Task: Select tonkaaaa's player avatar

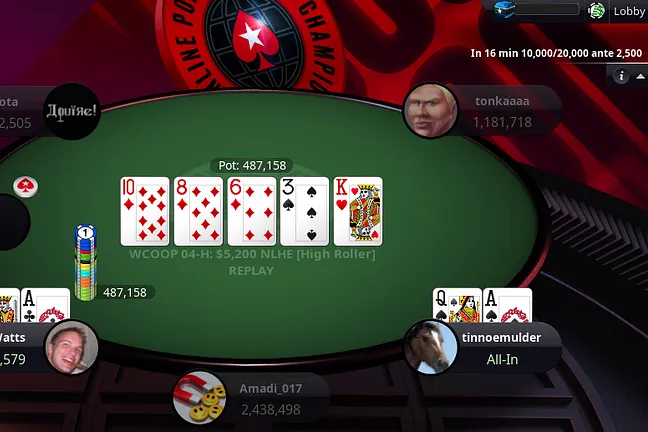Action: (430, 110)
